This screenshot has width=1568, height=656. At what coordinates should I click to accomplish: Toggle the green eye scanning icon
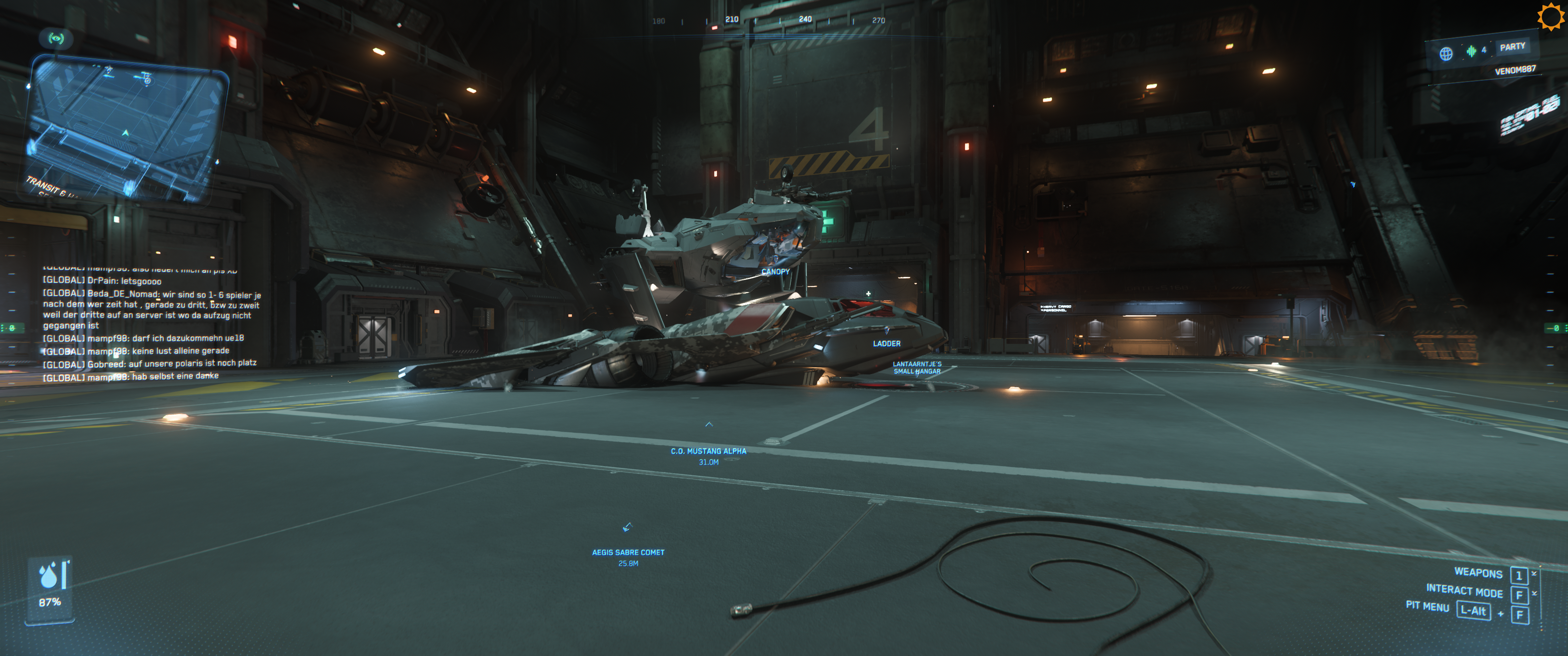pyautogui.click(x=56, y=39)
